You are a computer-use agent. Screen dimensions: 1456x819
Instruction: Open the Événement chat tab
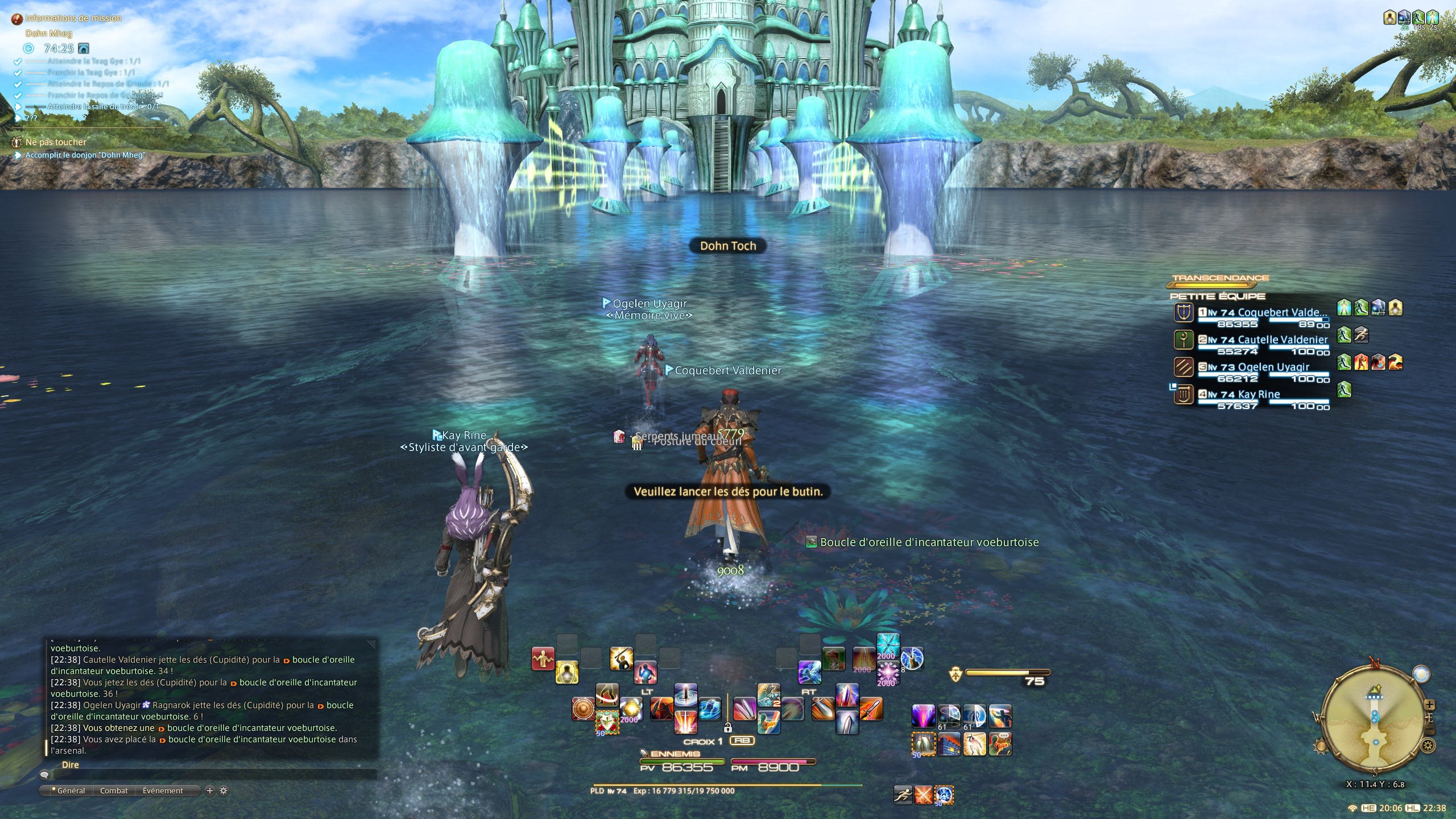[x=163, y=791]
